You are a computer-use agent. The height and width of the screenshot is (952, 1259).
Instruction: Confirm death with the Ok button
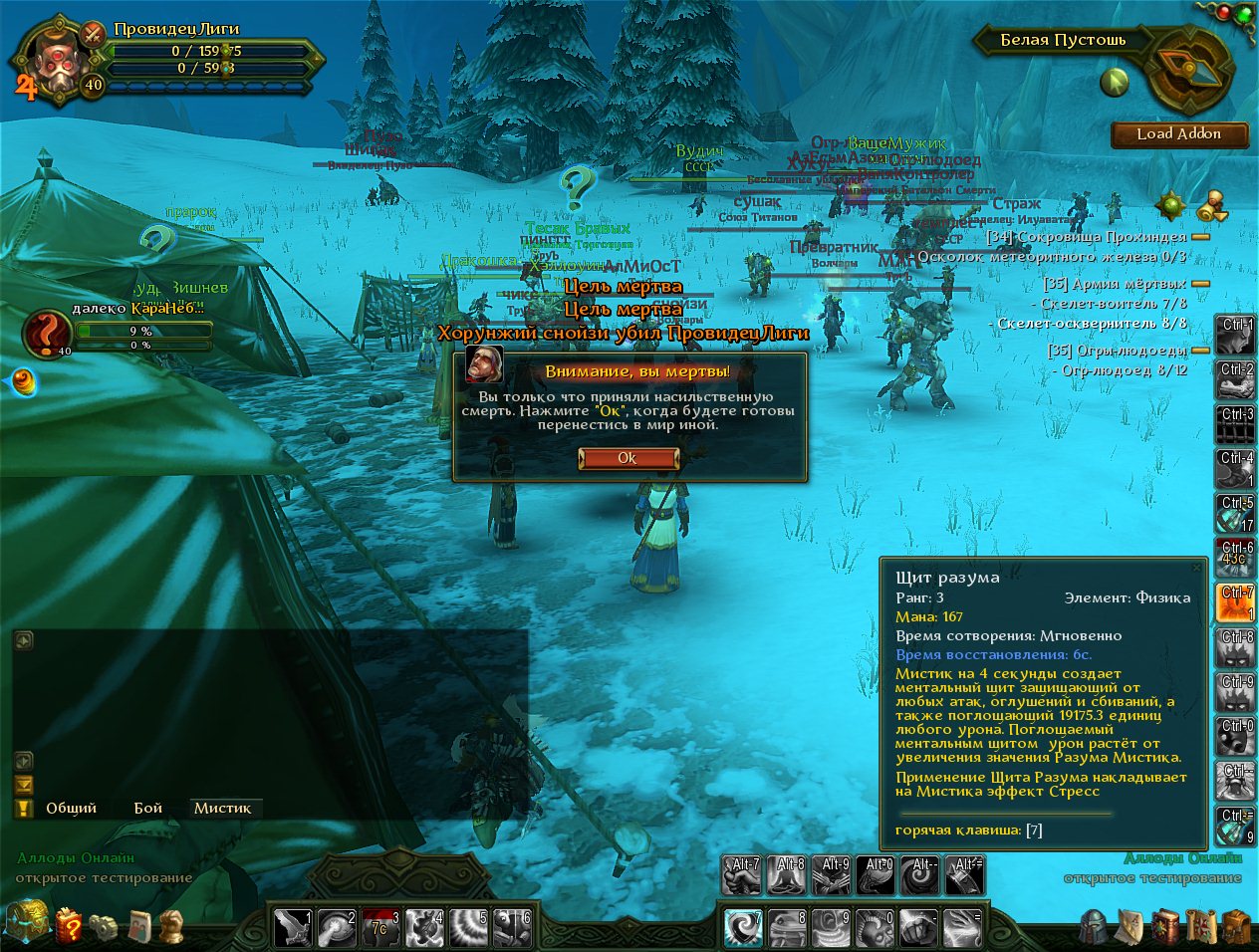click(628, 458)
